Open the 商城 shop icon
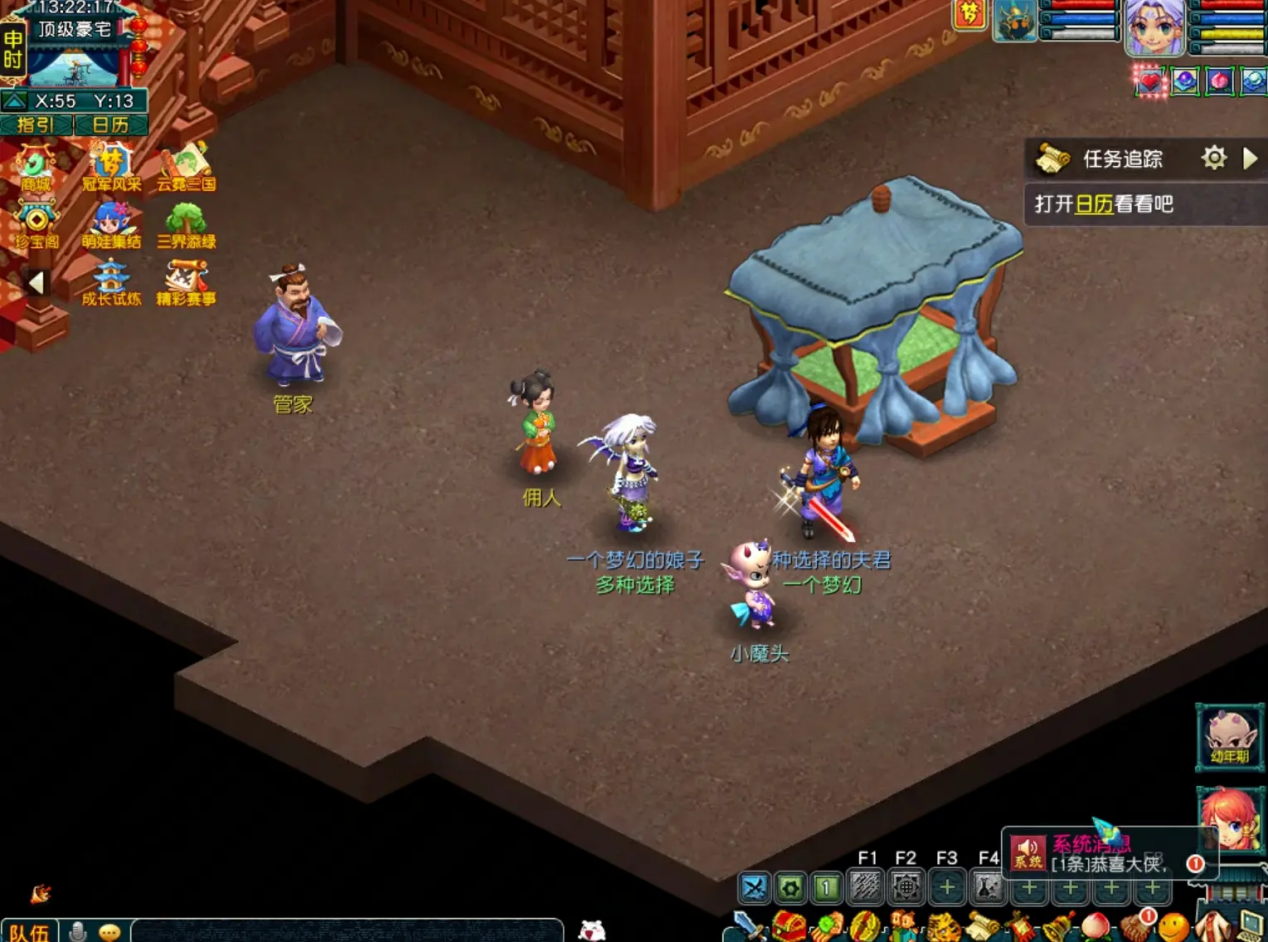 pyautogui.click(x=37, y=167)
